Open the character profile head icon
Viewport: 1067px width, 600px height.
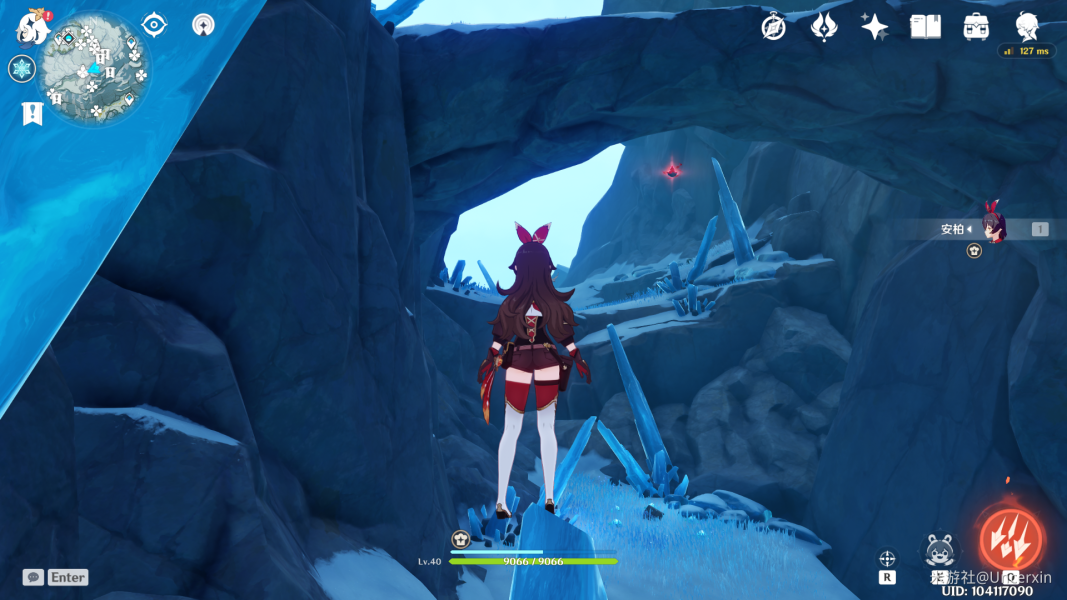tap(1027, 26)
